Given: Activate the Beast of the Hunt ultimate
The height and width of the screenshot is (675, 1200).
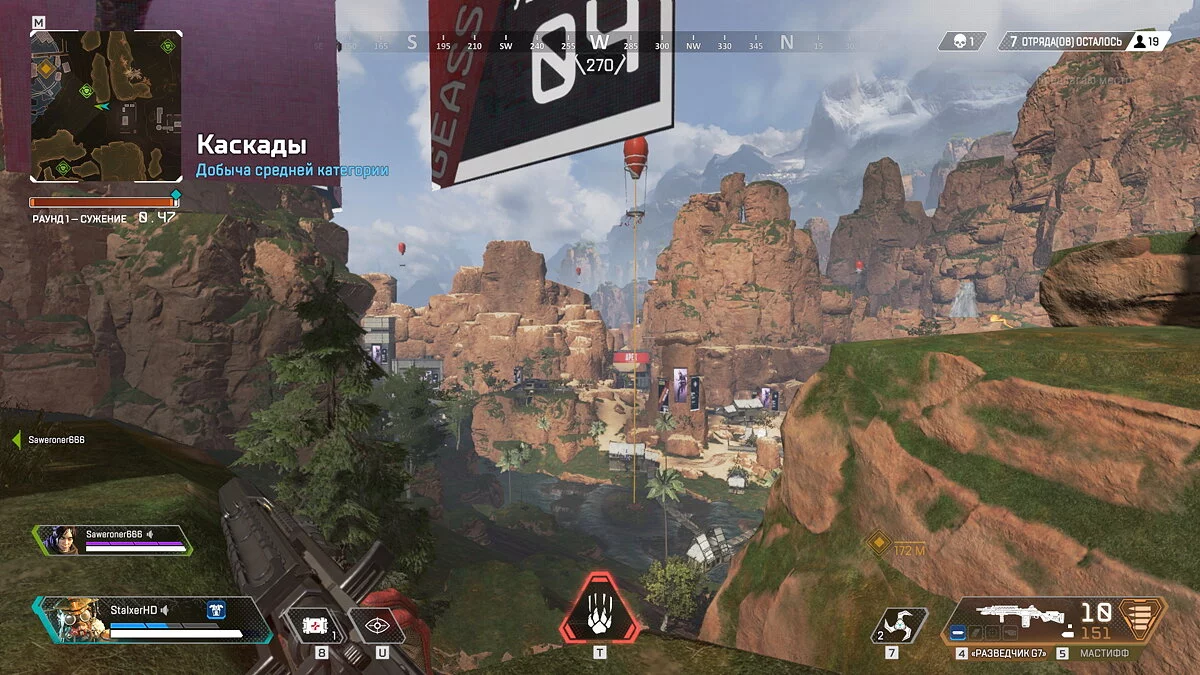Looking at the screenshot, I should click(600, 607).
